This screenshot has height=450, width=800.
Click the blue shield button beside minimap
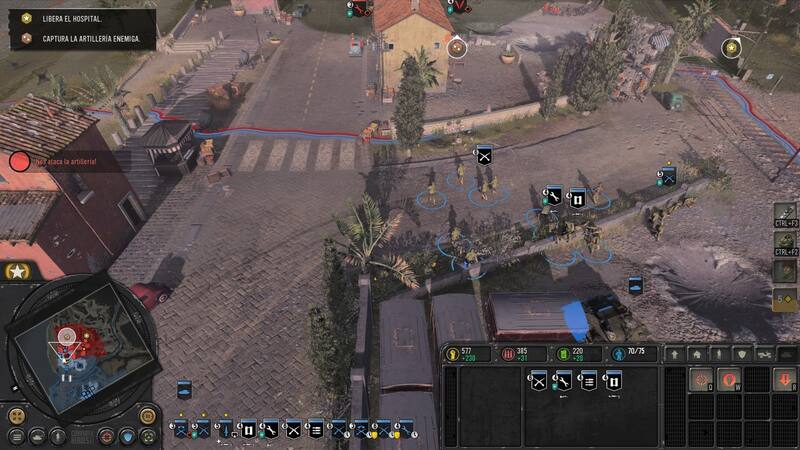click(x=127, y=436)
